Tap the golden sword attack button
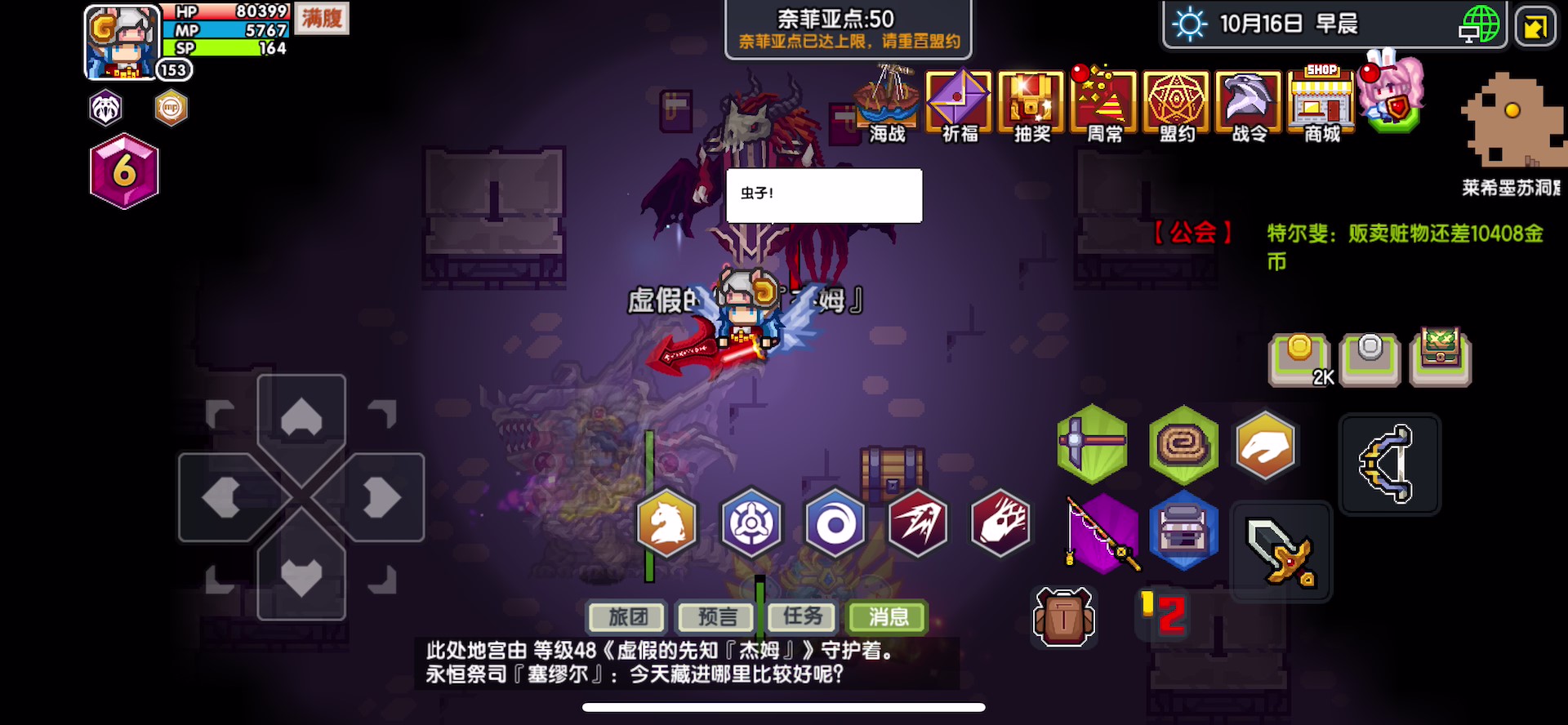Image resolution: width=1568 pixels, height=725 pixels. [1280, 551]
